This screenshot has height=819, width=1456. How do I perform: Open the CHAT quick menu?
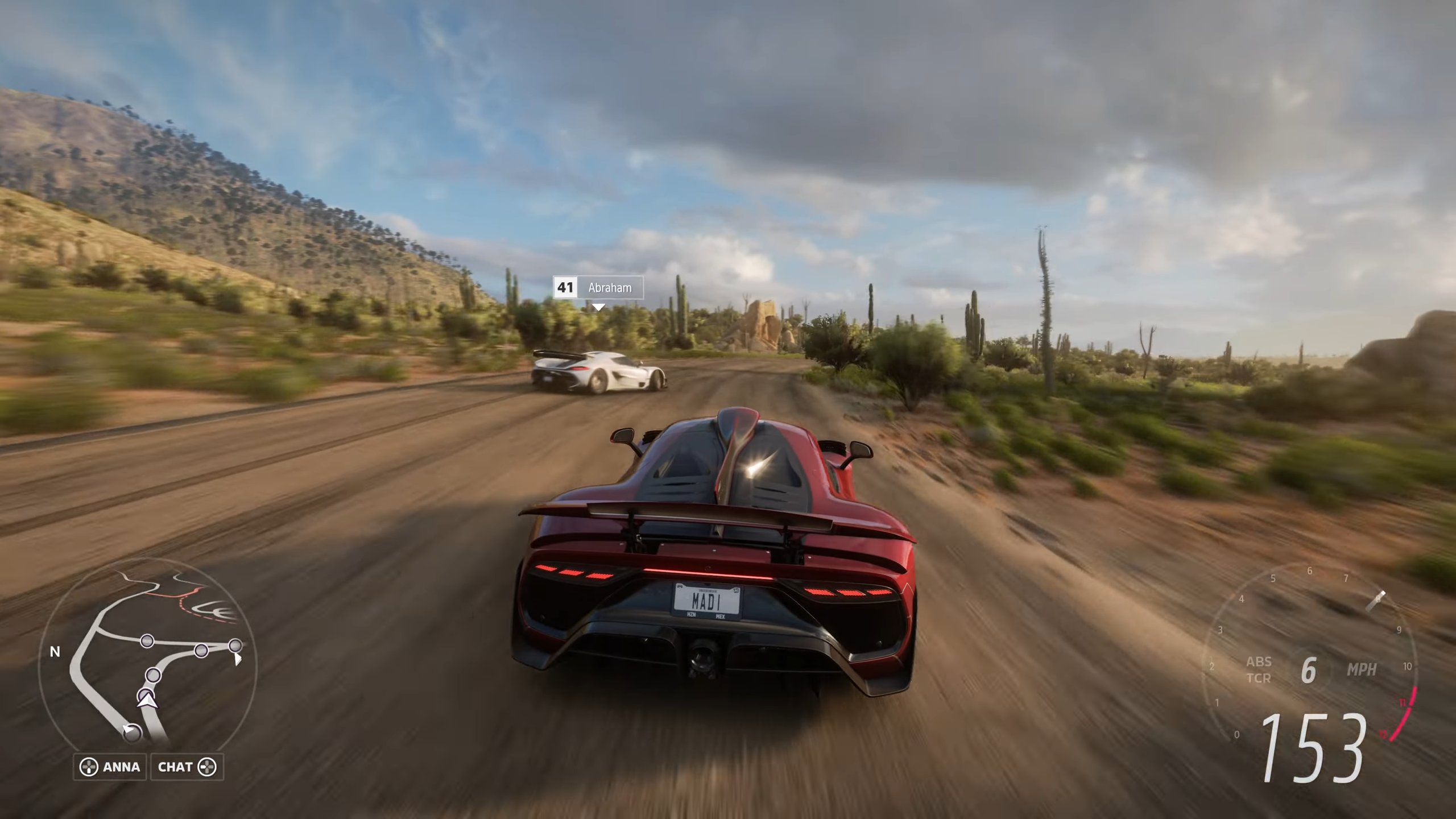point(187,767)
